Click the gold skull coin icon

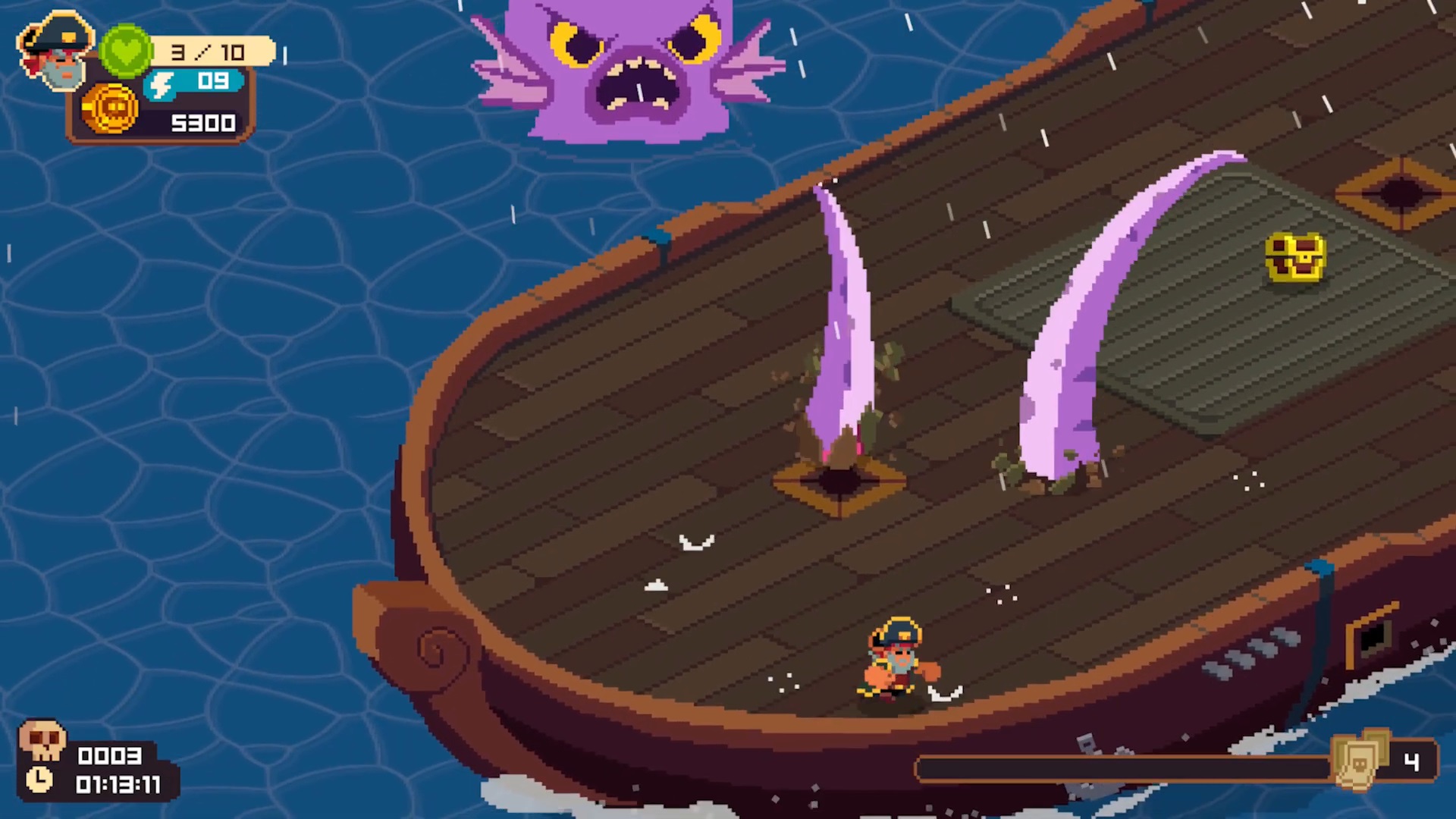pyautogui.click(x=111, y=110)
